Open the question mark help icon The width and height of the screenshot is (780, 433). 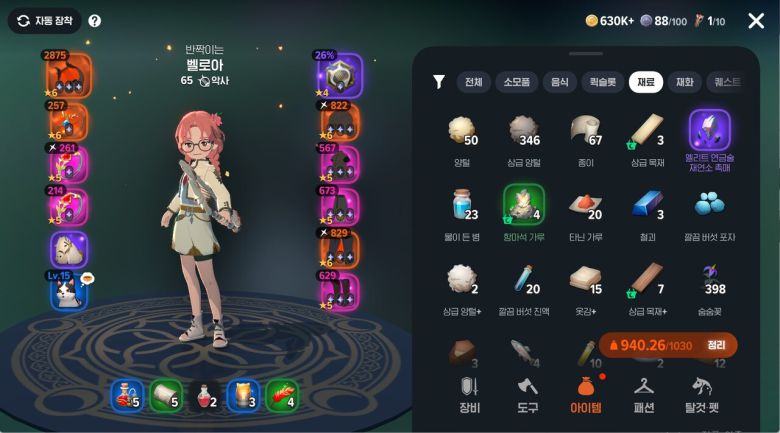(95, 20)
